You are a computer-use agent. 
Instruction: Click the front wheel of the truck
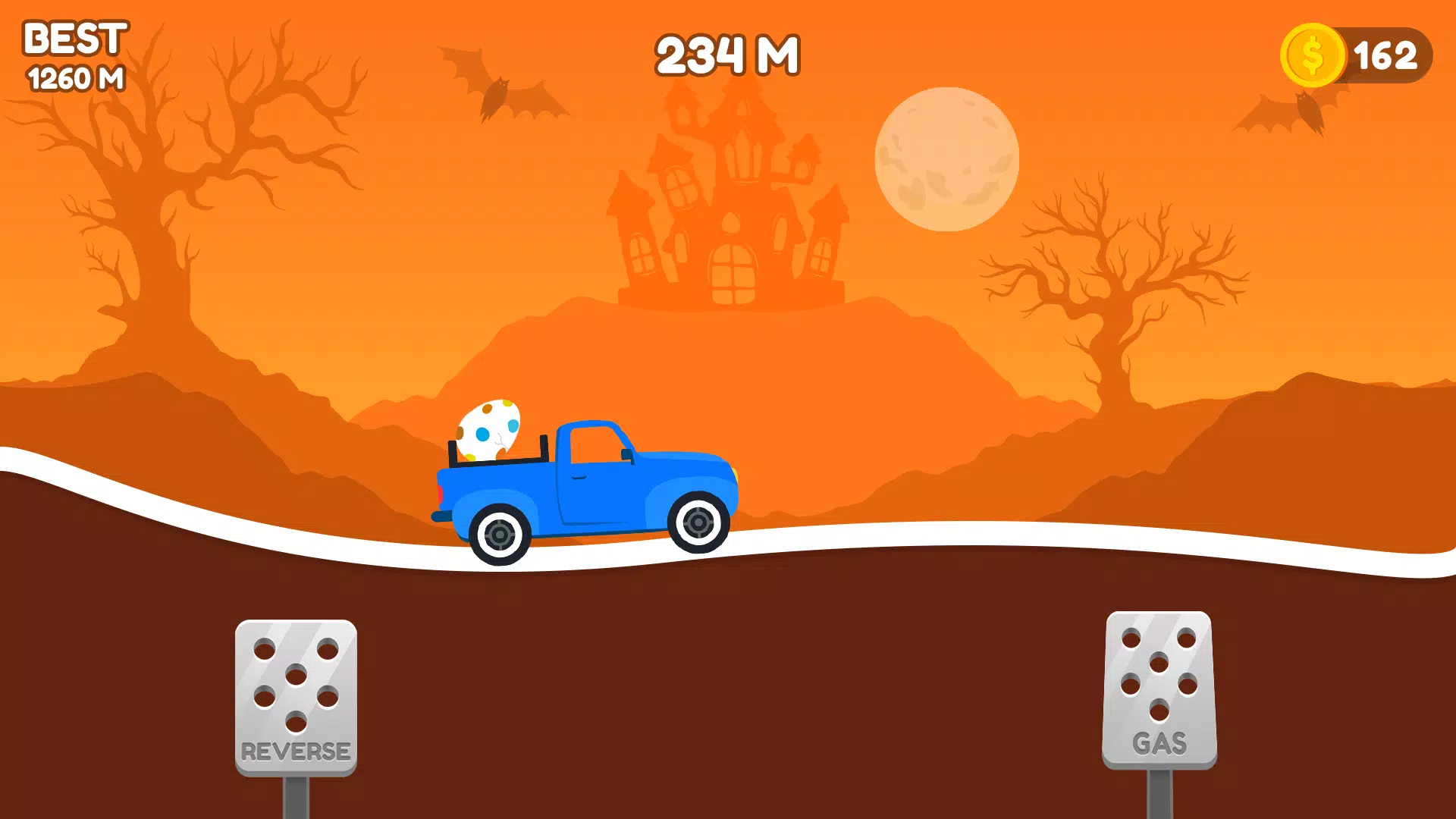point(698,523)
